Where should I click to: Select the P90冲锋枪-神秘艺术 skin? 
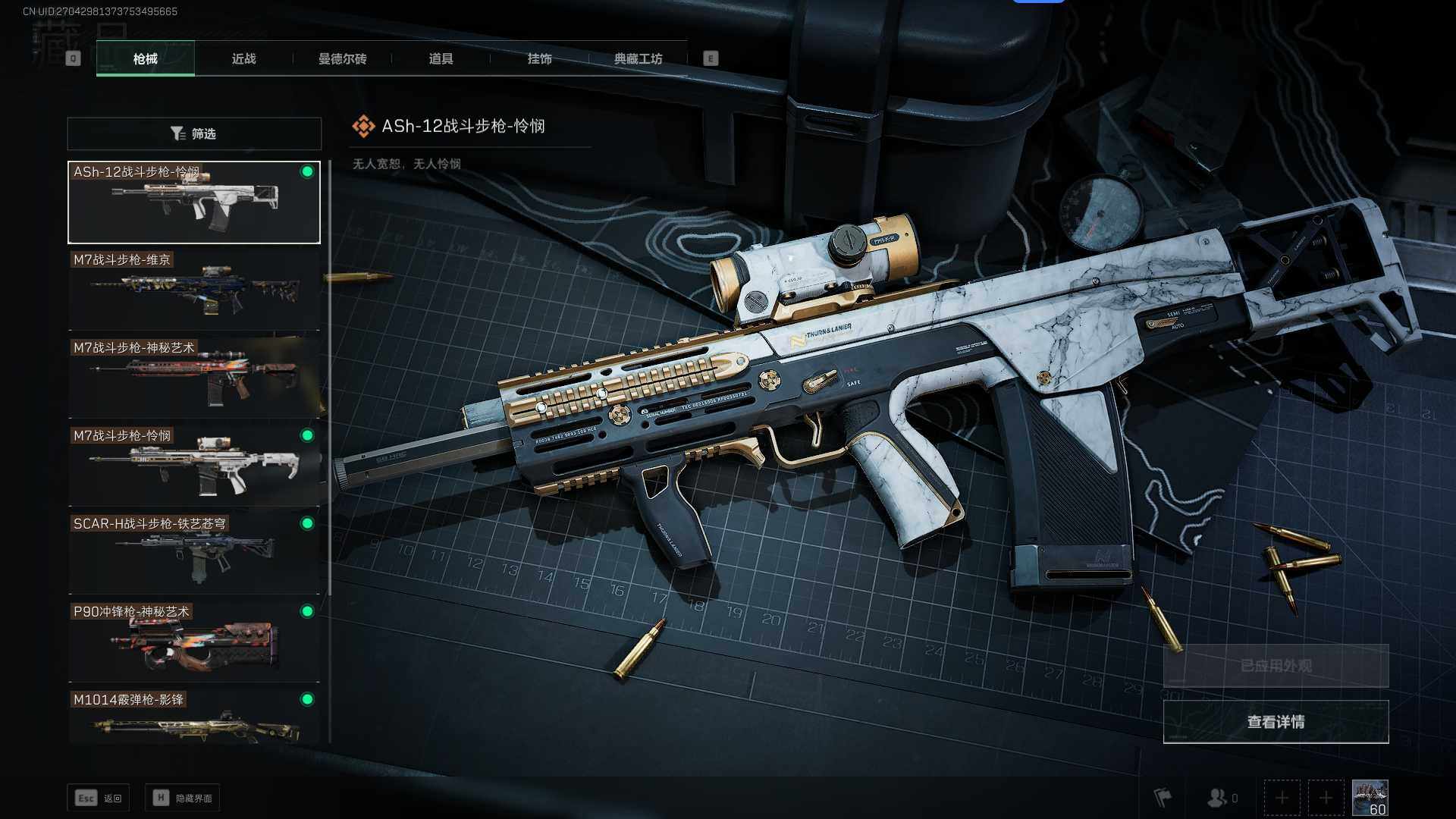click(194, 642)
